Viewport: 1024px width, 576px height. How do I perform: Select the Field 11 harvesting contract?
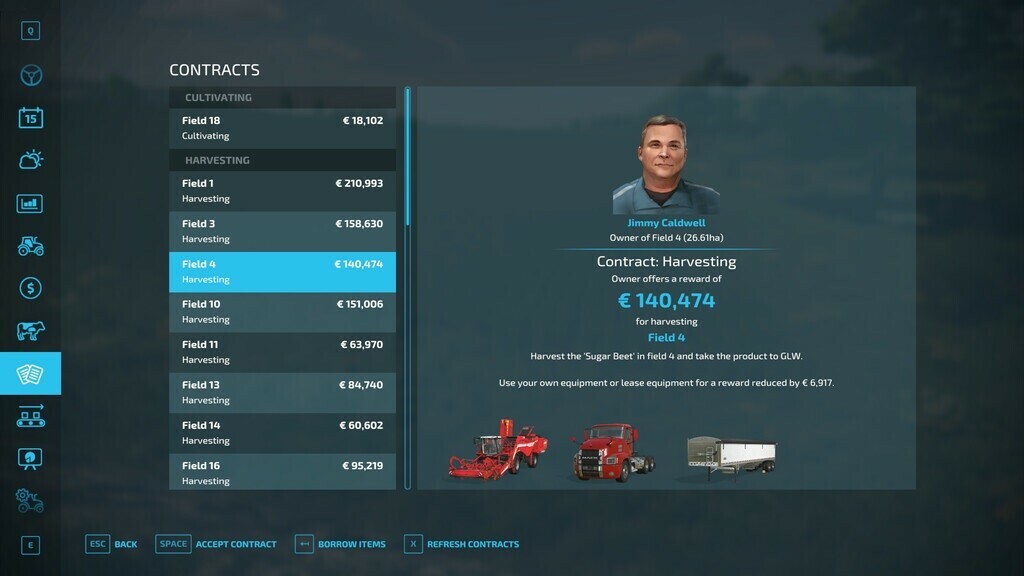point(282,352)
